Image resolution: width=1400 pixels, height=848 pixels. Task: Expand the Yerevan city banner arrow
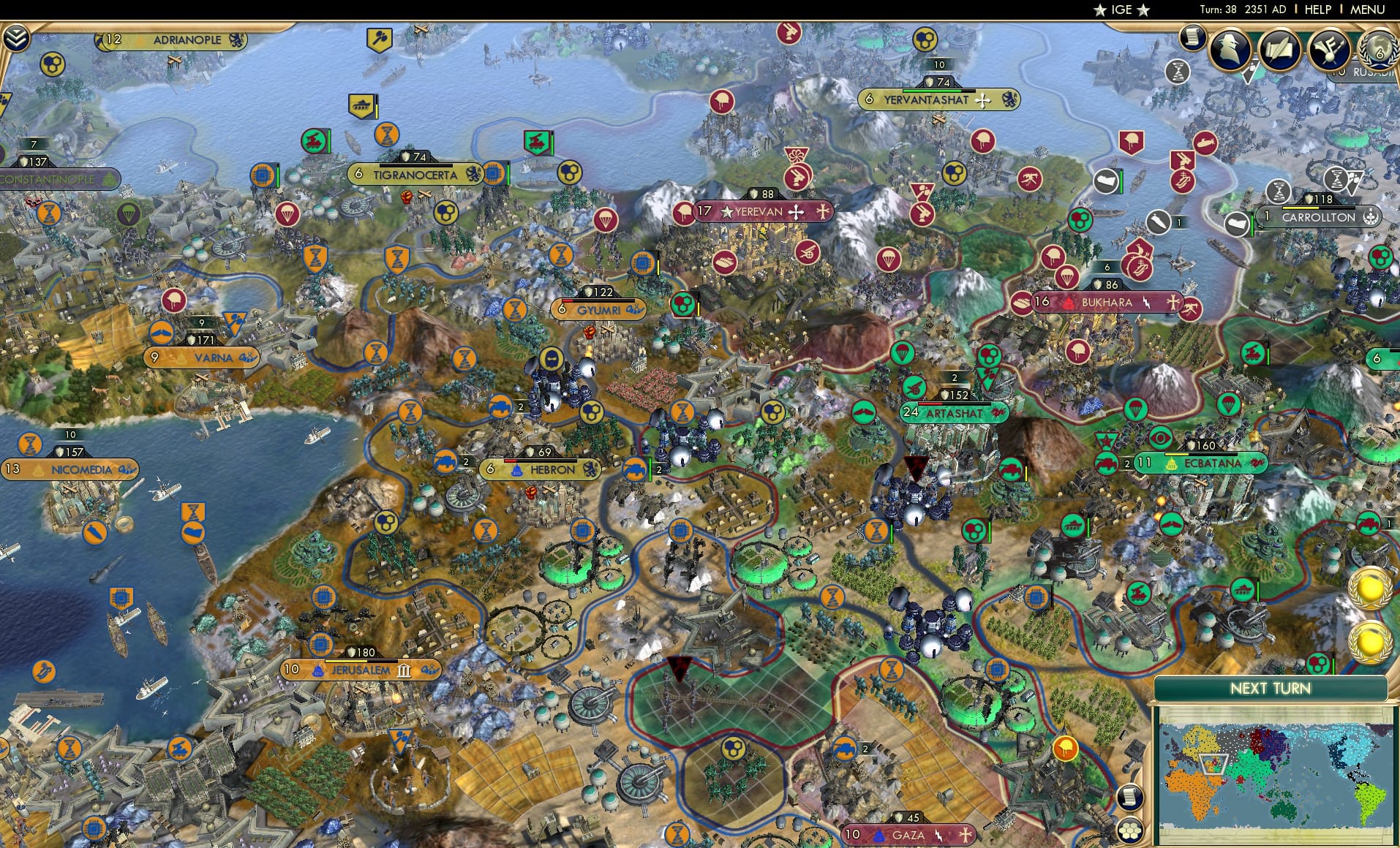[824, 212]
